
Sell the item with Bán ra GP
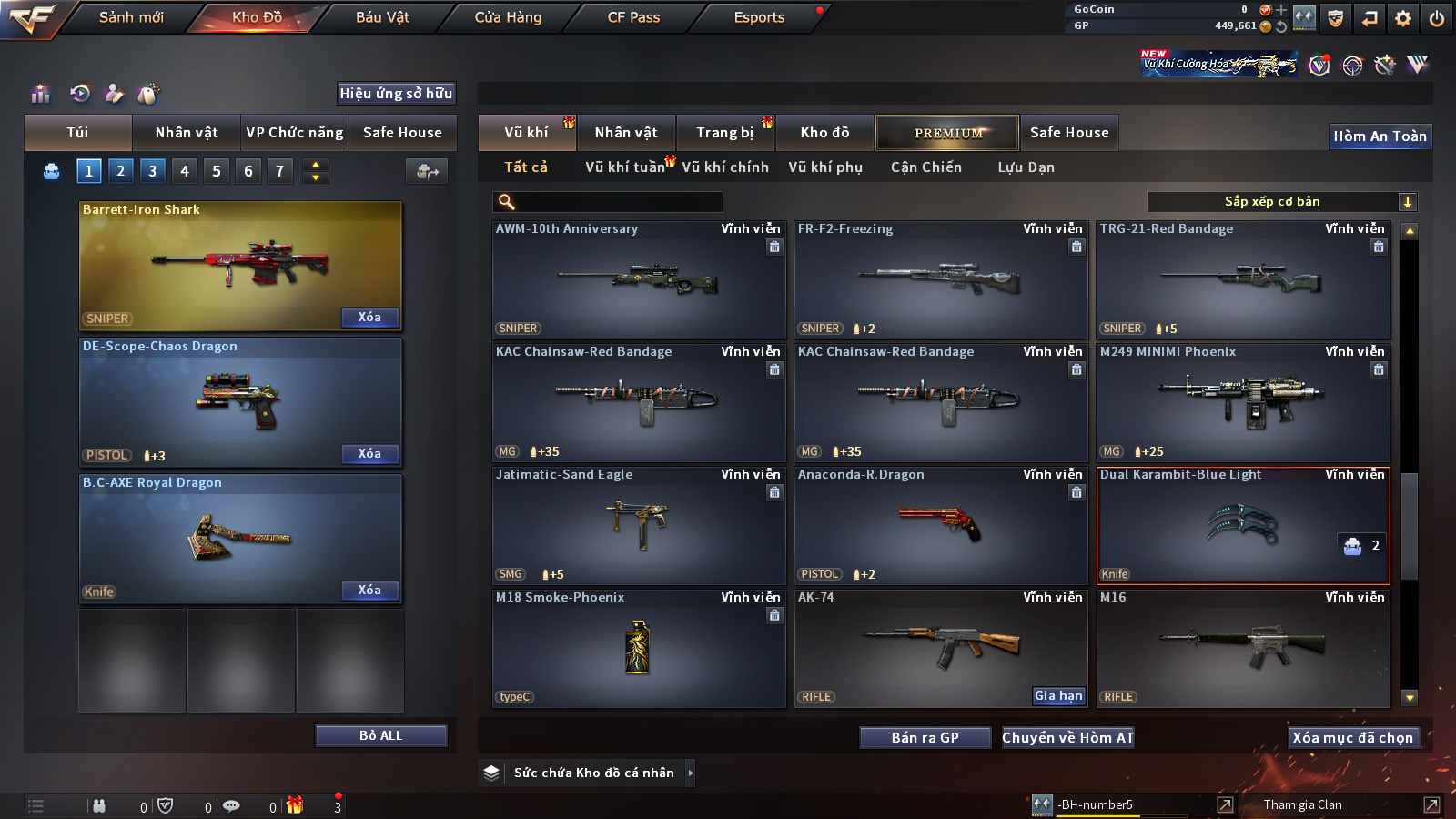coord(925,738)
